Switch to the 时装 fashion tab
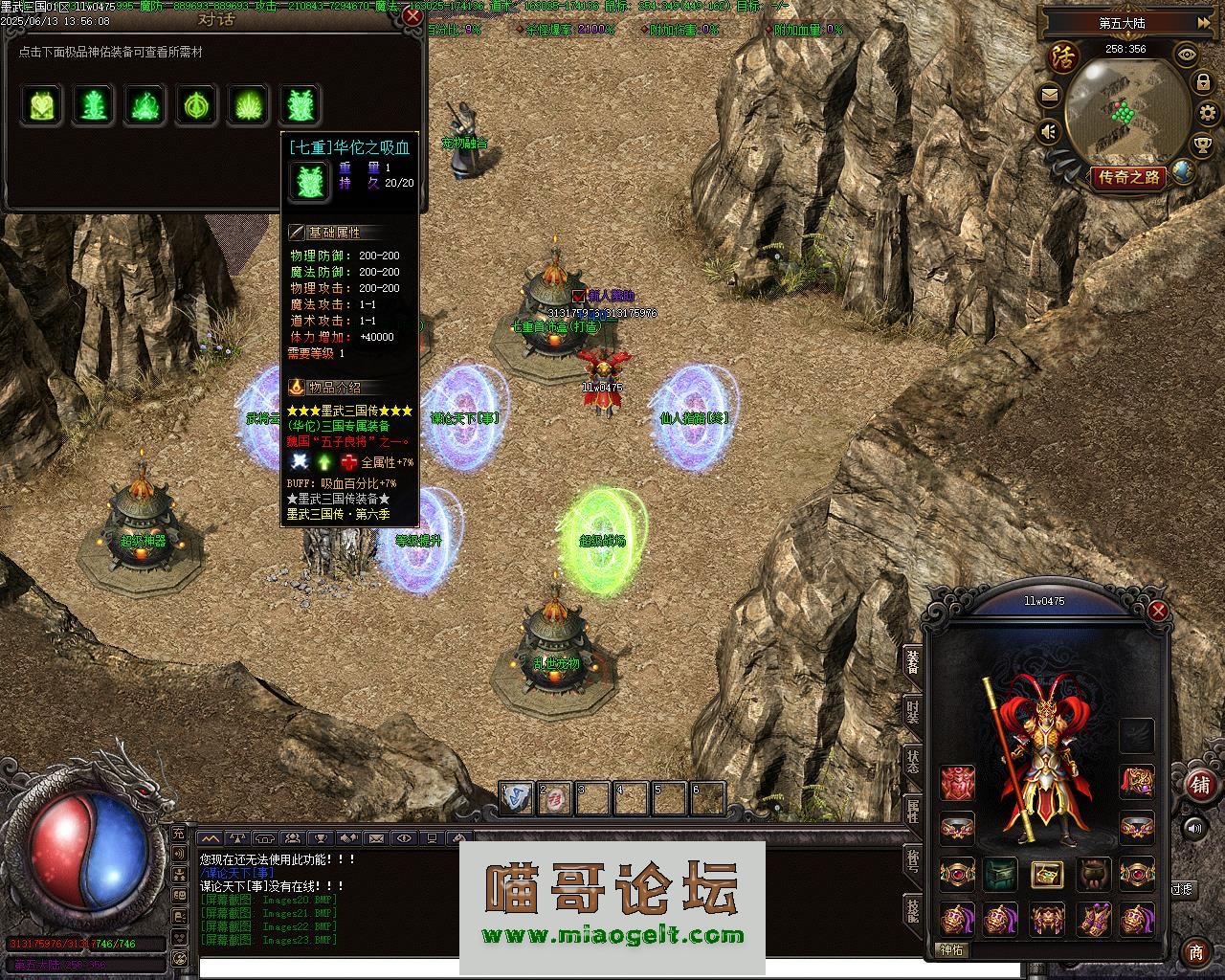This screenshot has height=980, width=1225. pyautogui.click(x=913, y=712)
